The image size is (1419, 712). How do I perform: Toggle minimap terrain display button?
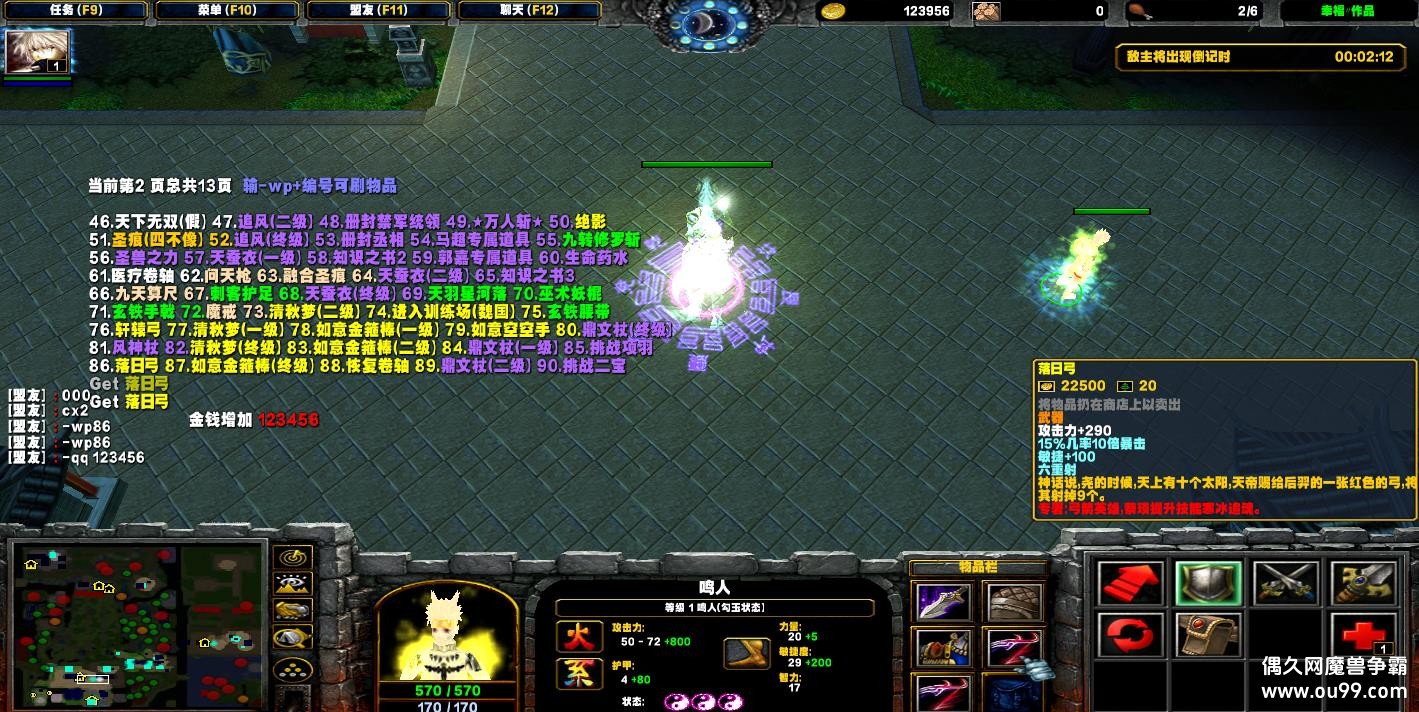tap(292, 584)
